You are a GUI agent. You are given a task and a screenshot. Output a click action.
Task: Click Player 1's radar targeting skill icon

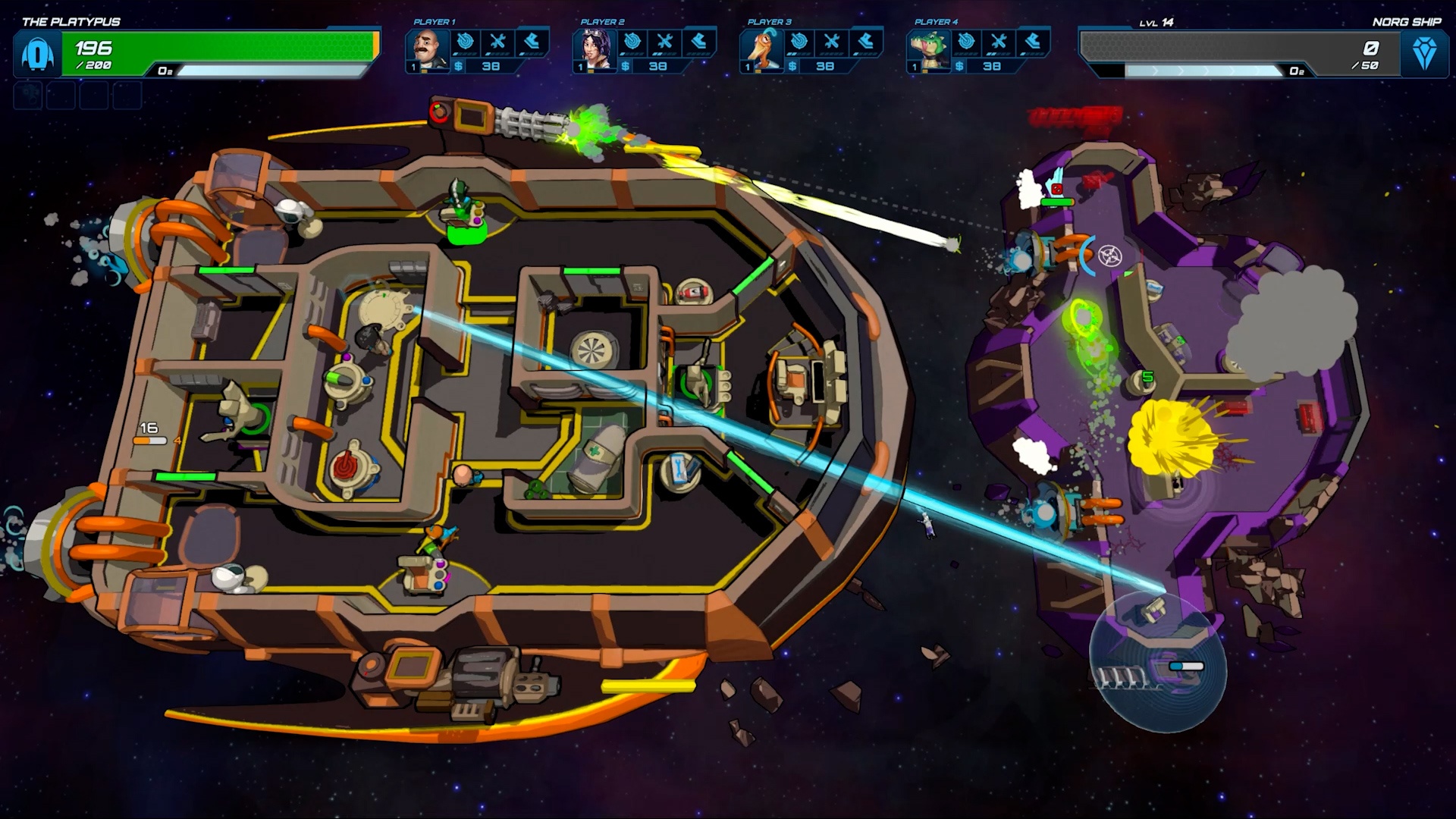pos(466,42)
